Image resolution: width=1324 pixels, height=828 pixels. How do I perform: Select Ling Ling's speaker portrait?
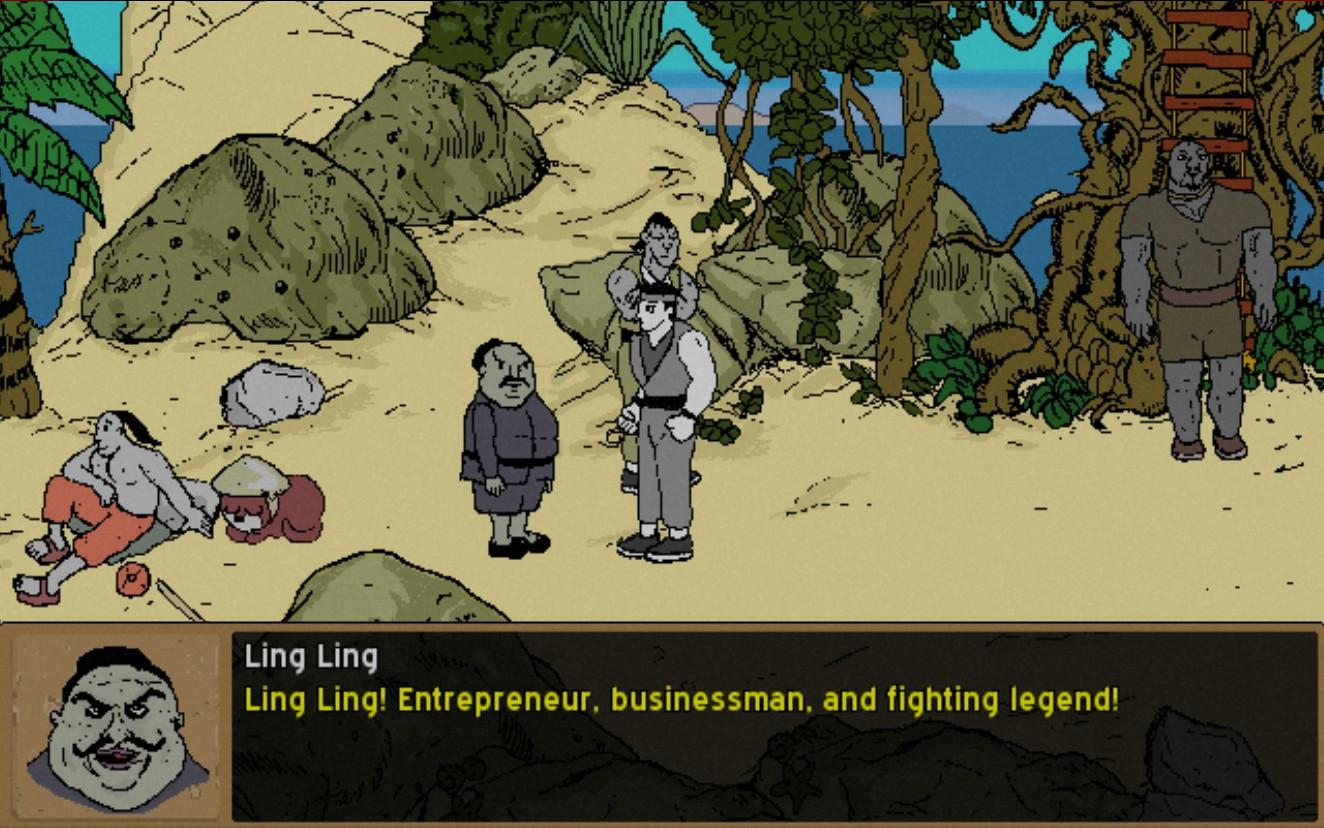(x=117, y=723)
